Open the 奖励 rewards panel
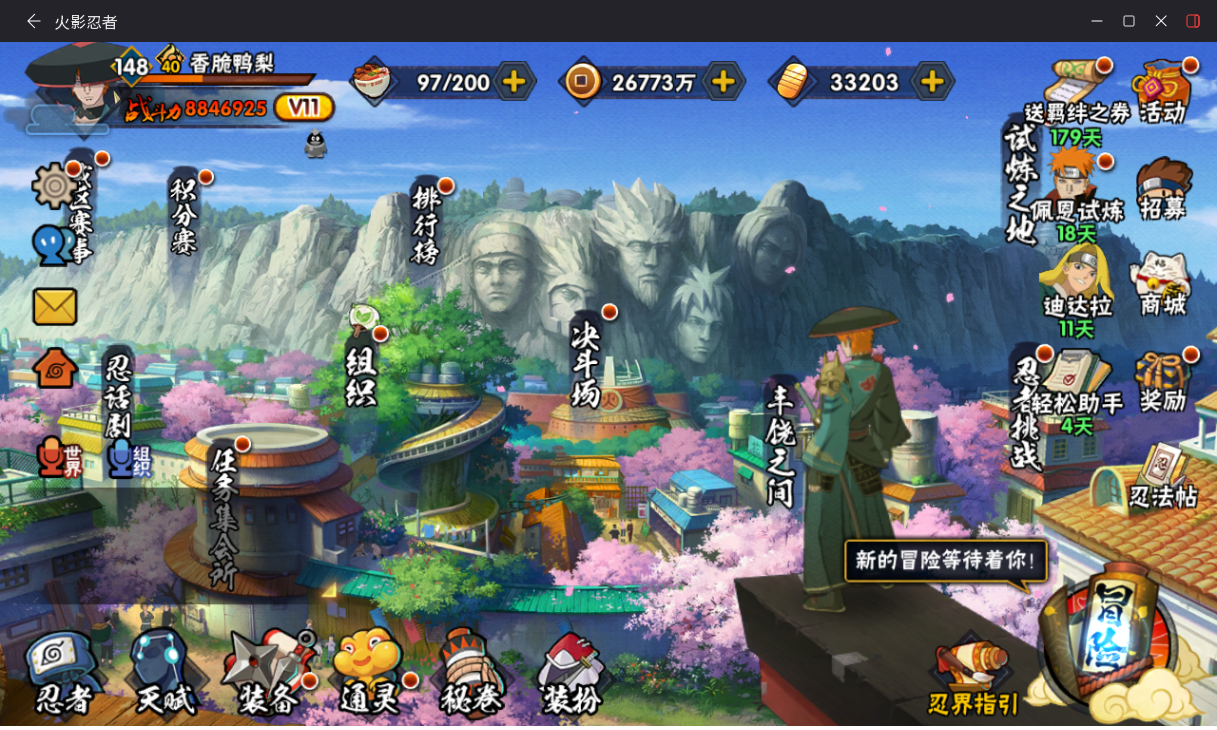The width and height of the screenshot is (1217, 730). point(1163,381)
